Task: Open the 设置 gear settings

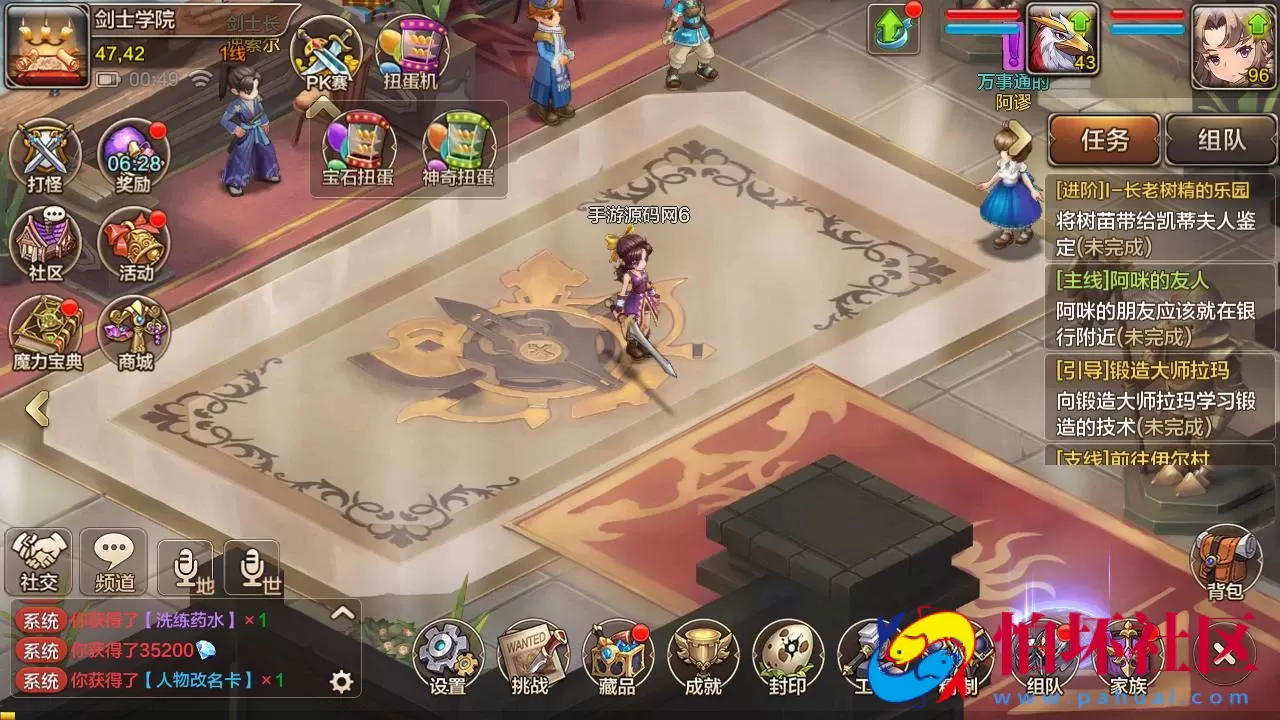Action: click(447, 656)
